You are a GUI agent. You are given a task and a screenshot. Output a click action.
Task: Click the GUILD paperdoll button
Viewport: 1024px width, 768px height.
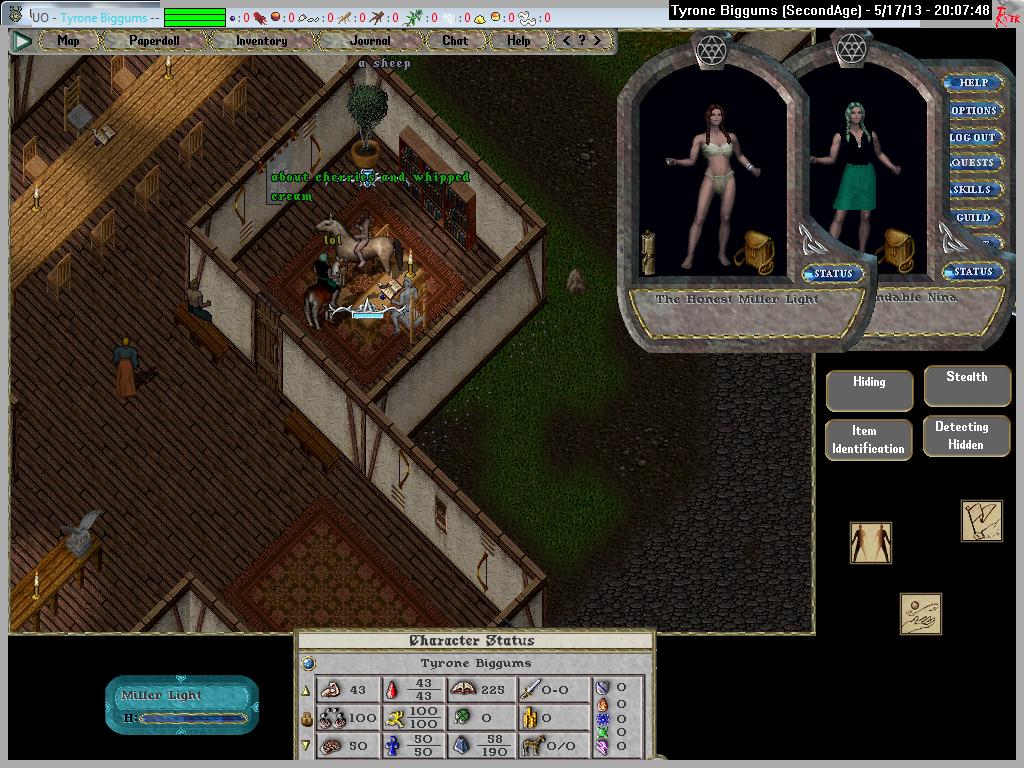[x=973, y=217]
